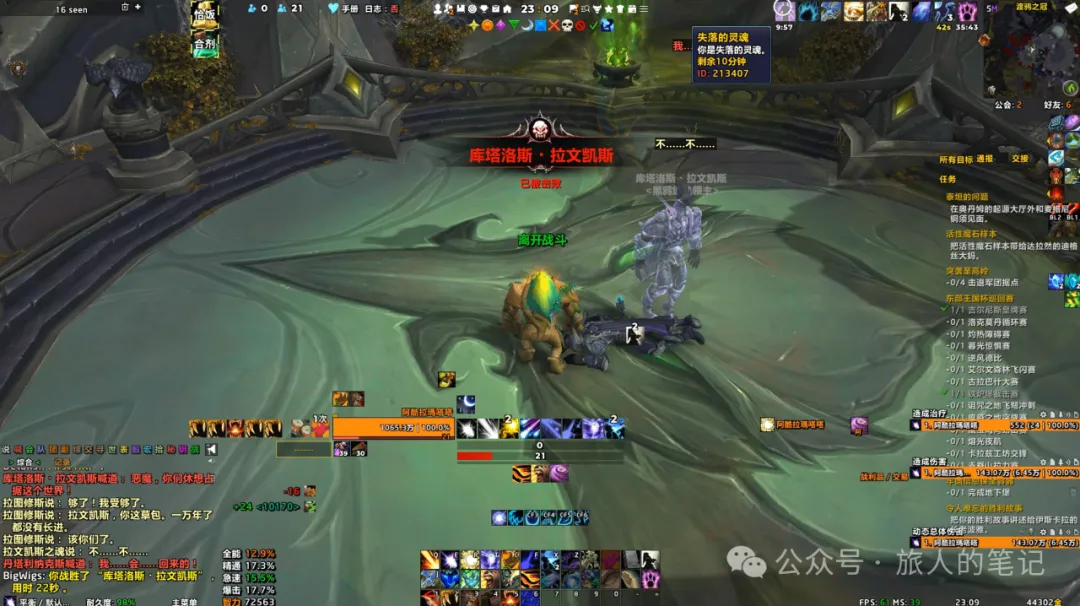Select the yellow star raid marker
The height and width of the screenshot is (606, 1080).
pyautogui.click(x=474, y=25)
